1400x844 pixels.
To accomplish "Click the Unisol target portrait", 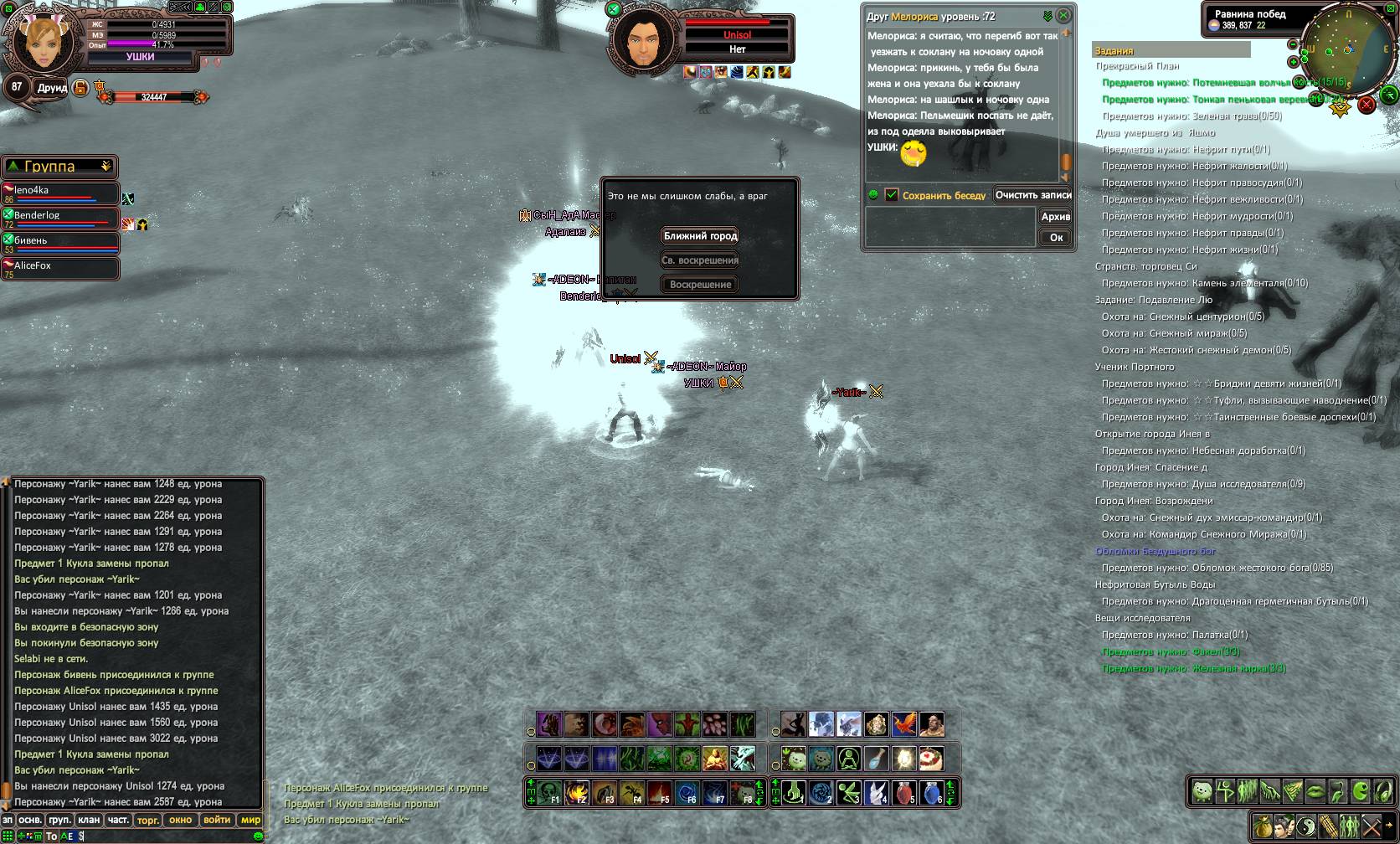I will click(643, 43).
